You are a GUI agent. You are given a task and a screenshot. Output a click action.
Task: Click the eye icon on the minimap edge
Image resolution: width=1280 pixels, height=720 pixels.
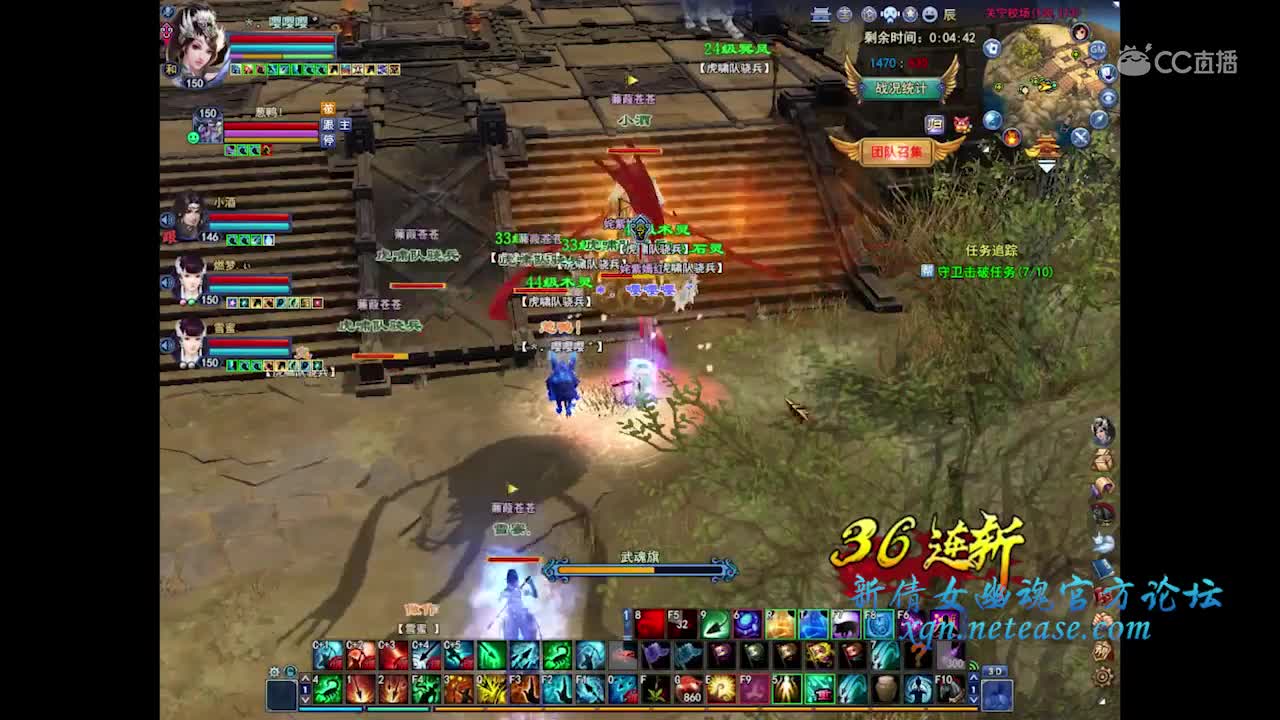pyautogui.click(x=1107, y=96)
